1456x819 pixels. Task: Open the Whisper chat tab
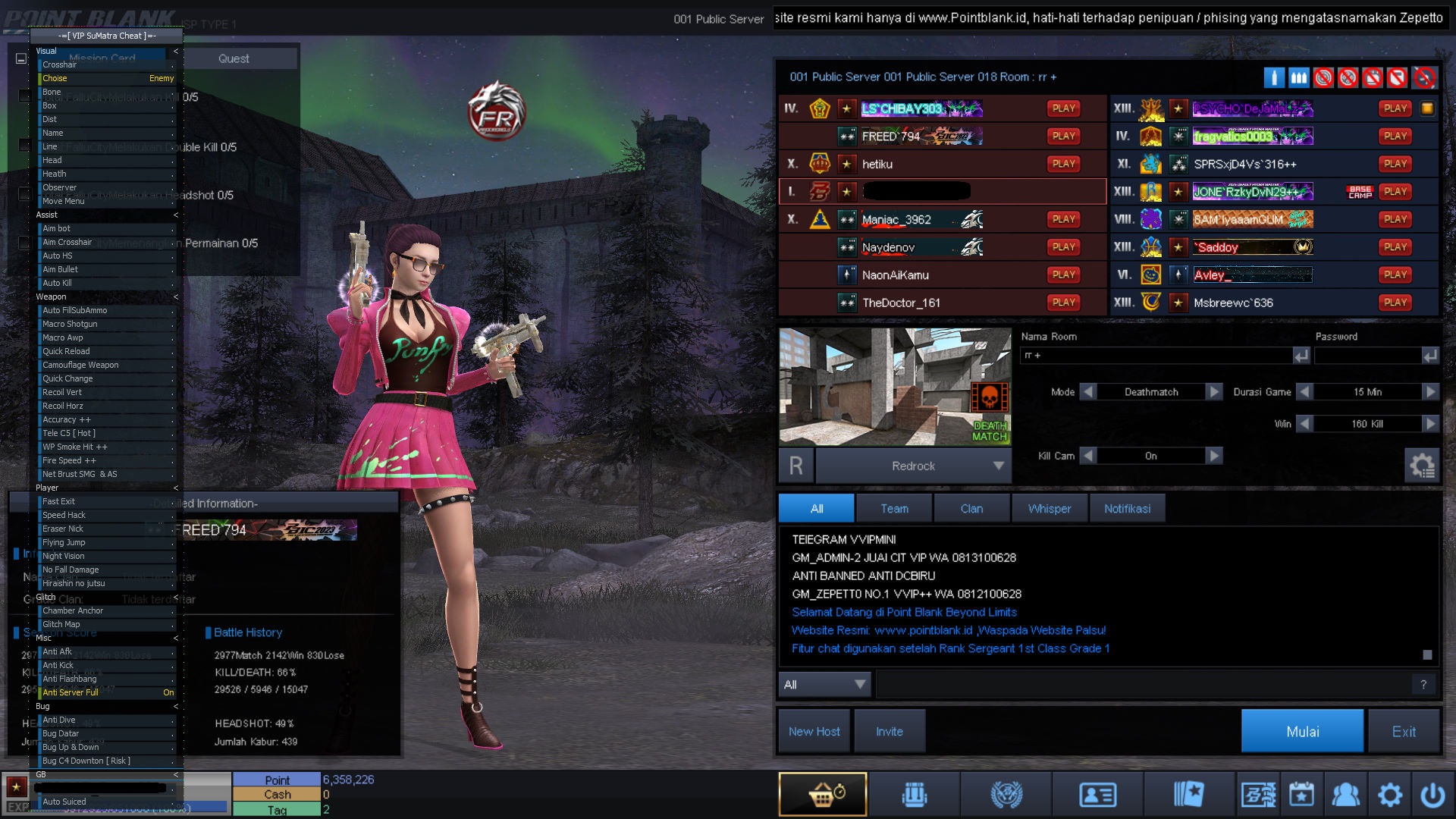(x=1050, y=509)
